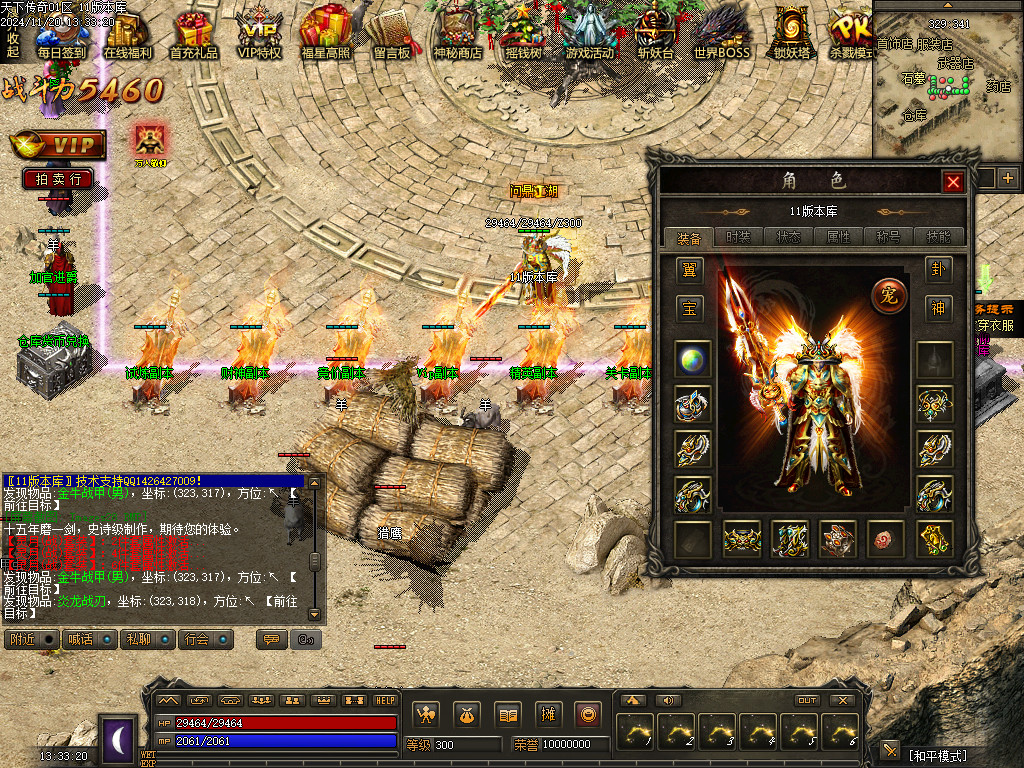Open the 翼 wings slot button
This screenshot has height=768, width=1024.
click(690, 270)
